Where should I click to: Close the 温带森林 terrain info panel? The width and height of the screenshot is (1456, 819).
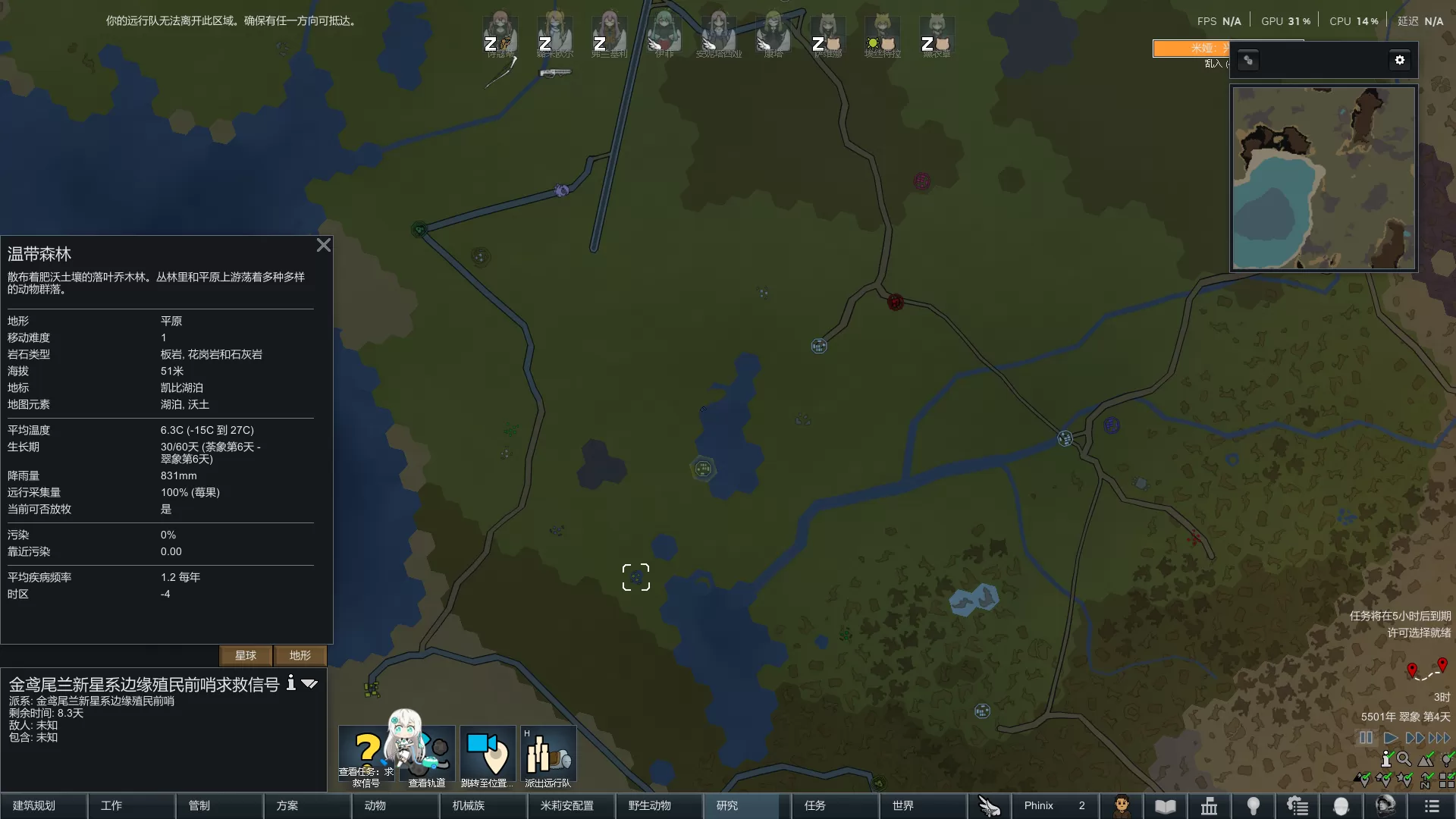(x=324, y=245)
